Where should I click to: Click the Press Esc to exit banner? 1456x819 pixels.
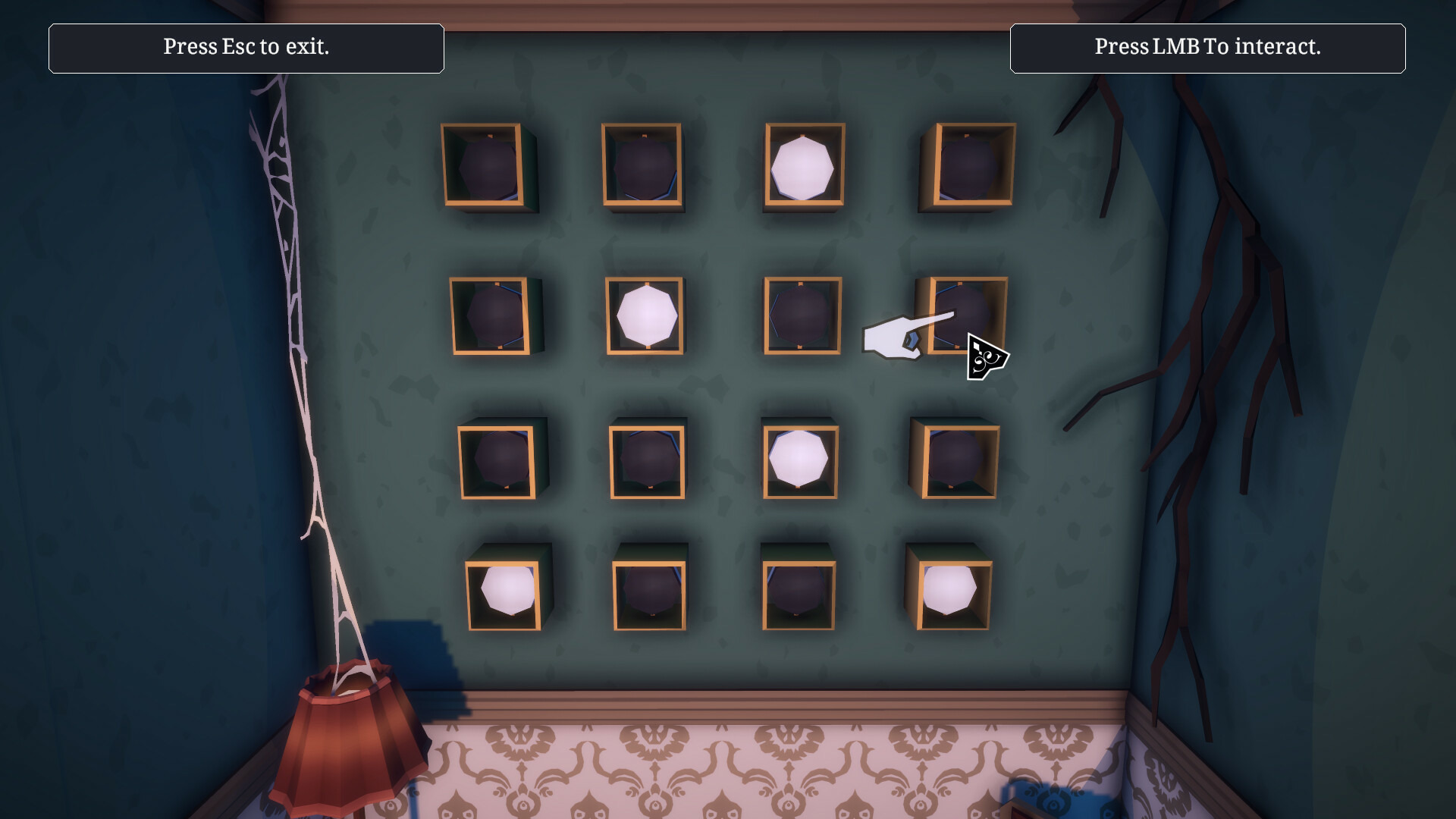(x=246, y=48)
